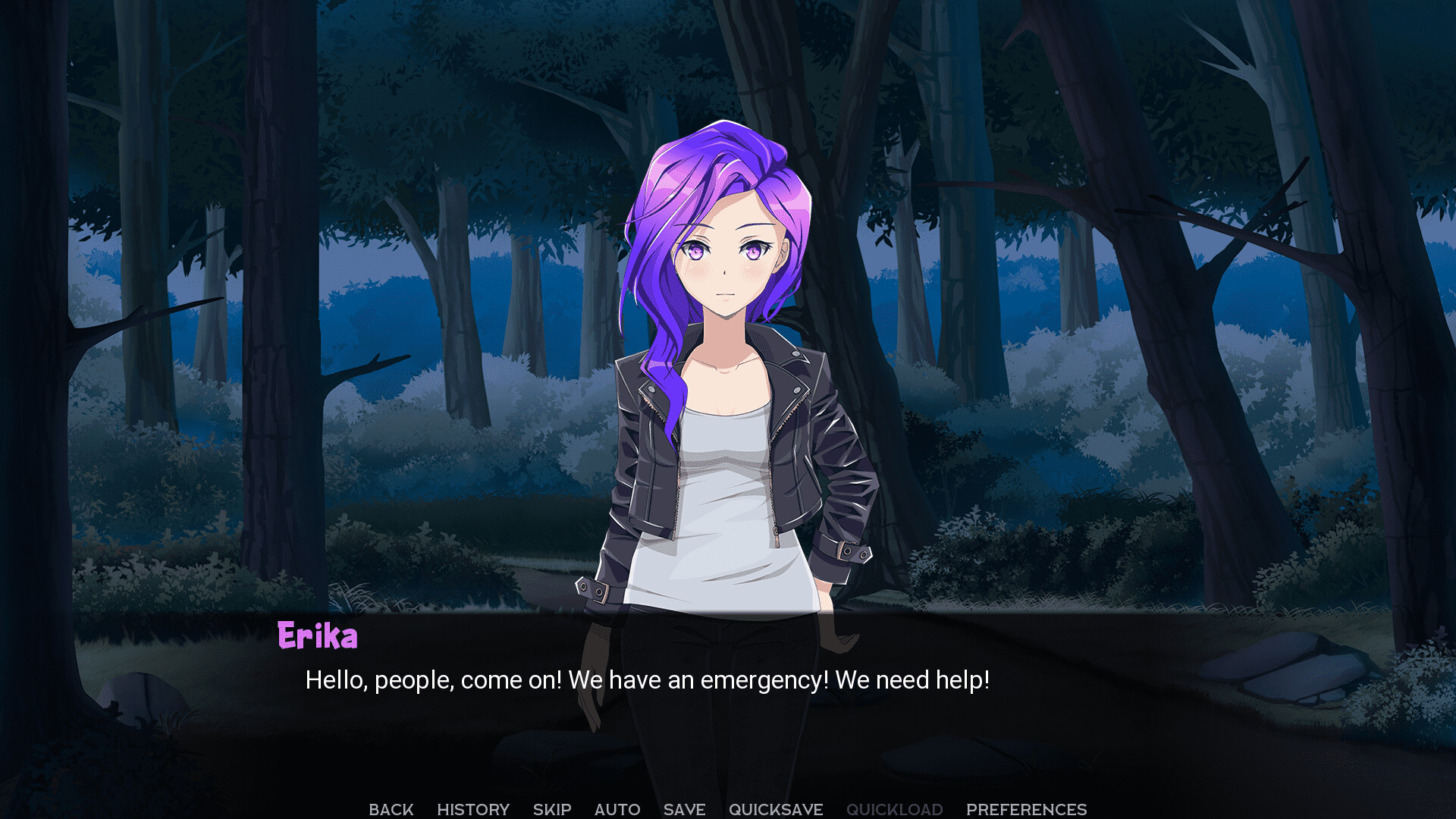The image size is (1456, 819).
Task: Click AUTO in the quick menu bar
Action: [617, 808]
